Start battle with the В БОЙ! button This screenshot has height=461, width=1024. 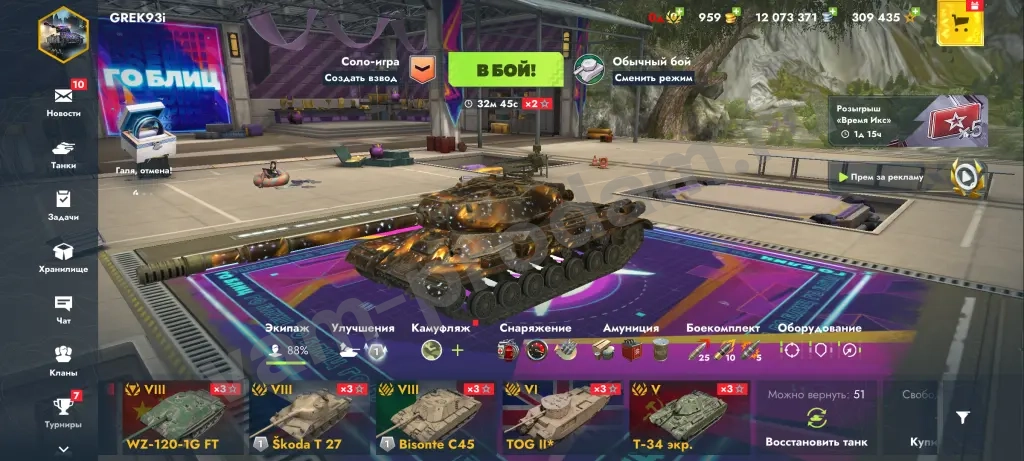point(505,70)
